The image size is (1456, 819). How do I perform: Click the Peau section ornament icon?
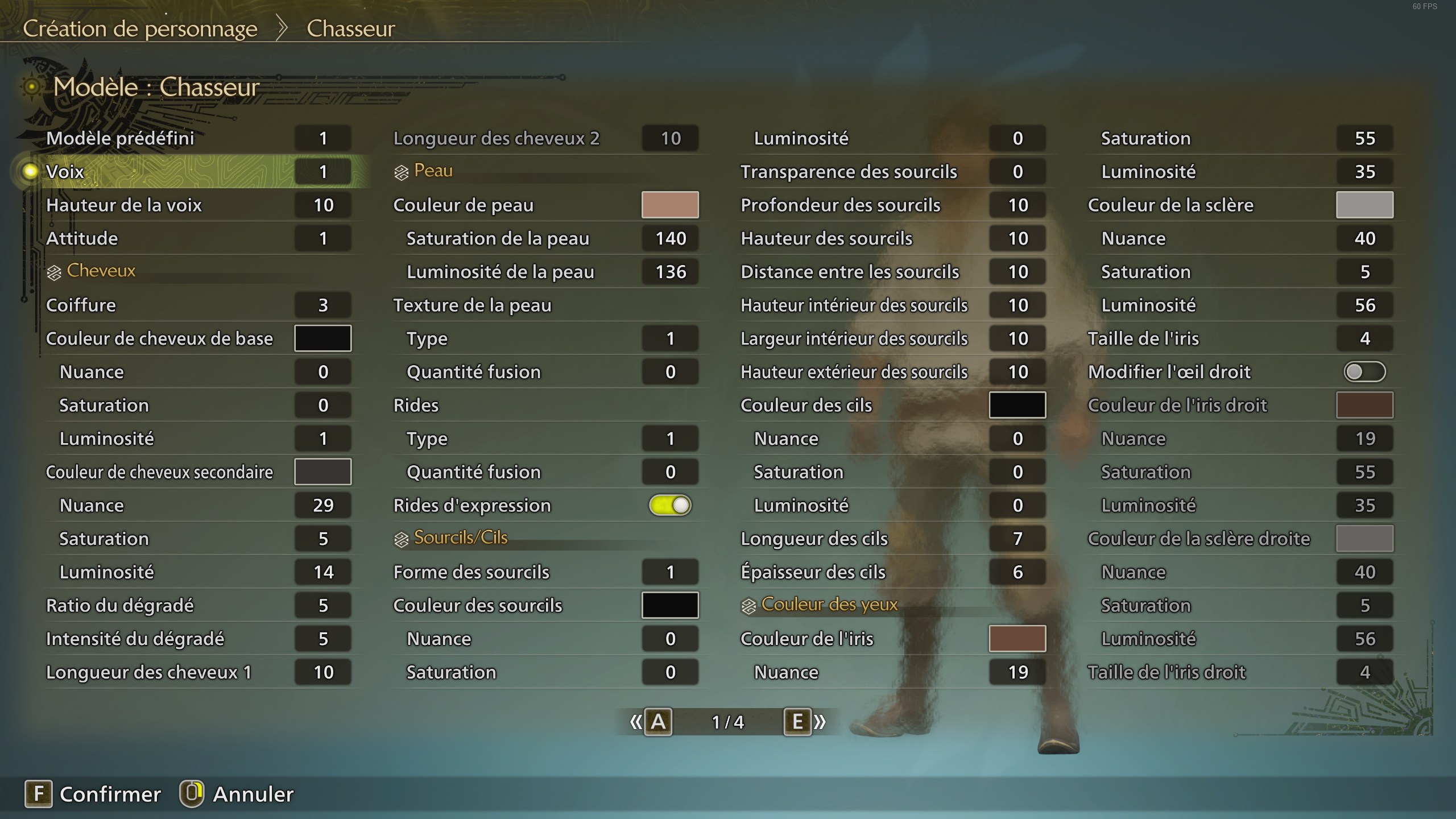point(402,171)
